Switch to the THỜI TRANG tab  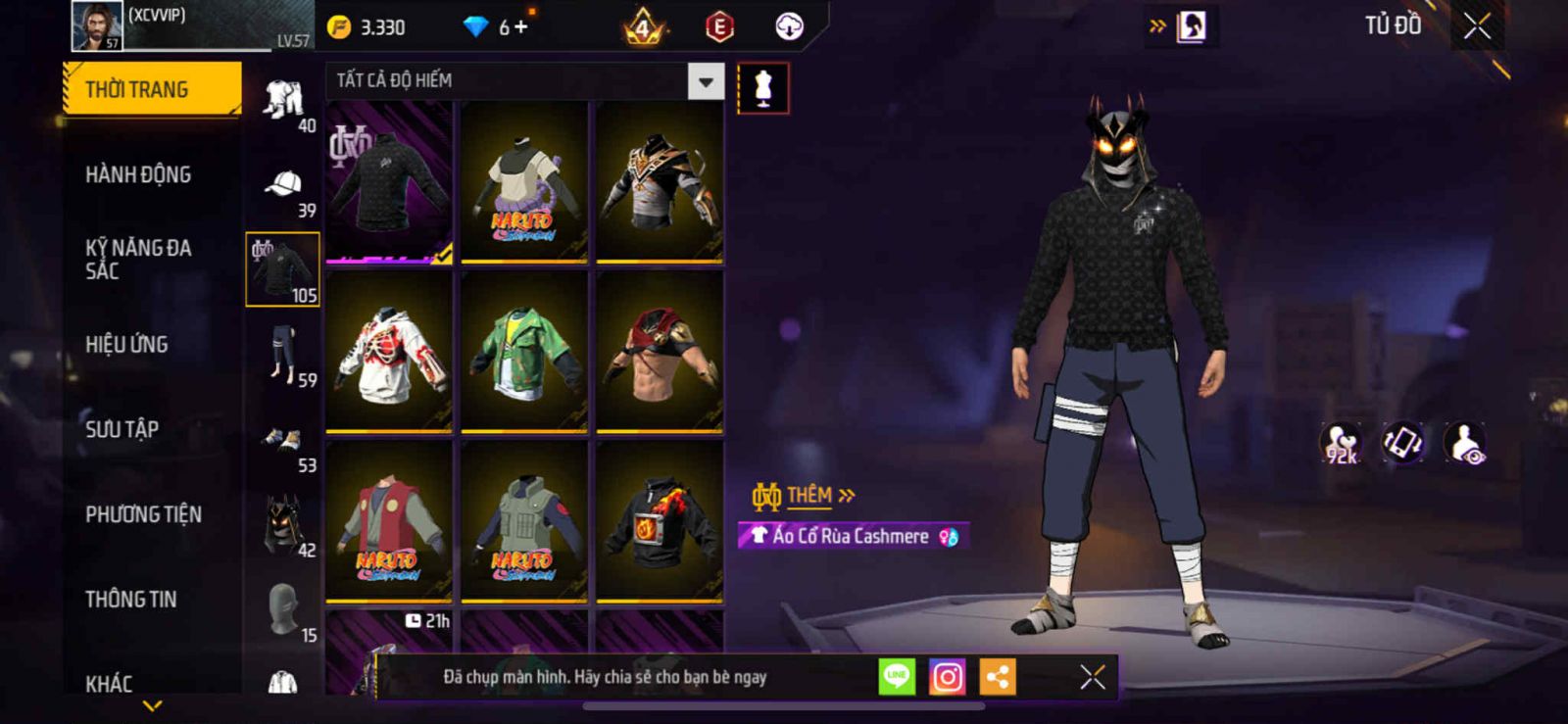(x=150, y=89)
